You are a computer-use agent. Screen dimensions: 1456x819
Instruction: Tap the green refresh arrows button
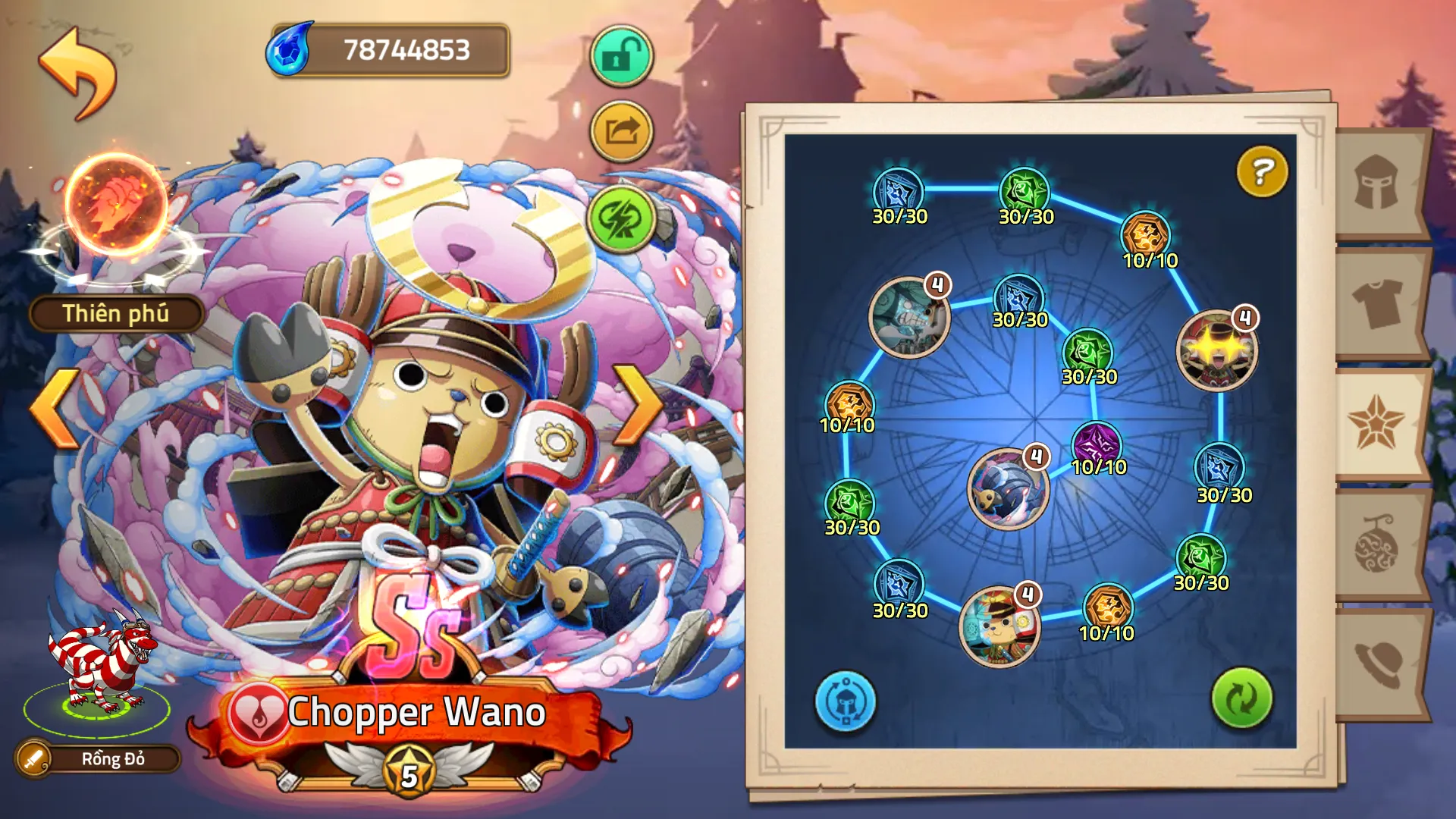(x=1241, y=698)
